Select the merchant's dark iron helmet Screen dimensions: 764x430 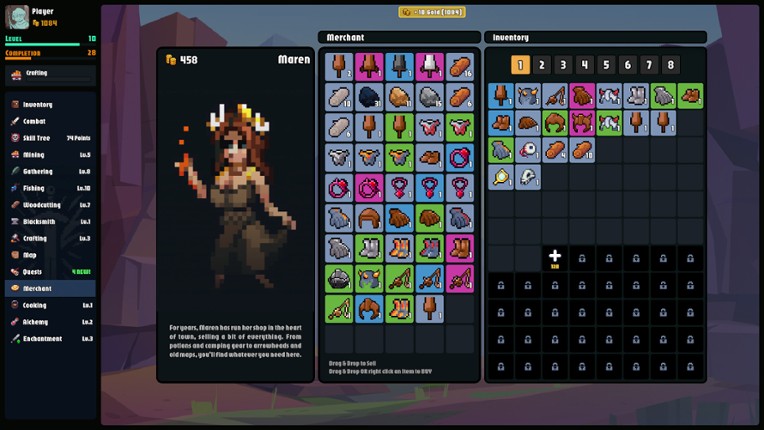tap(339, 278)
